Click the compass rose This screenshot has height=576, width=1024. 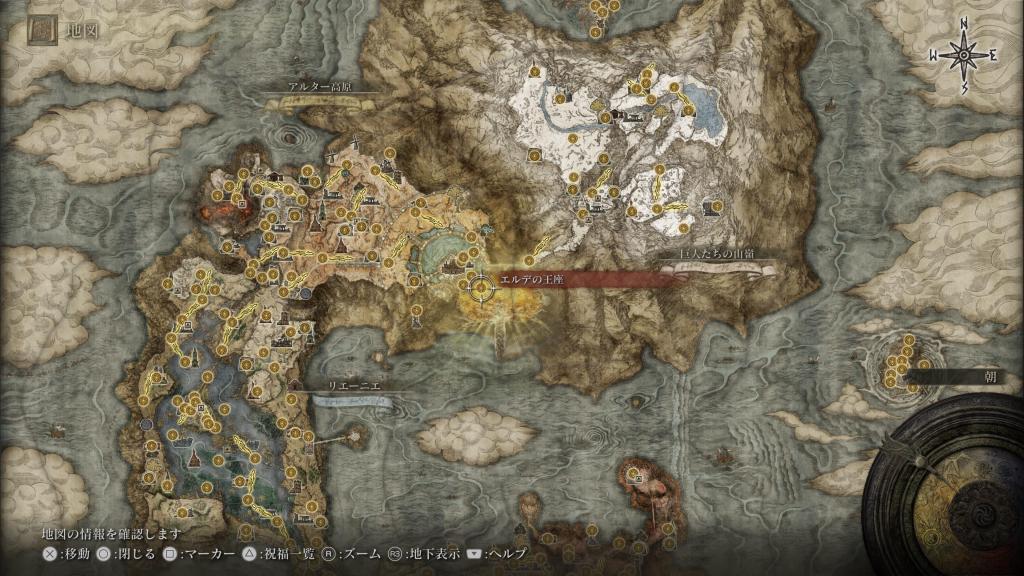click(x=964, y=57)
